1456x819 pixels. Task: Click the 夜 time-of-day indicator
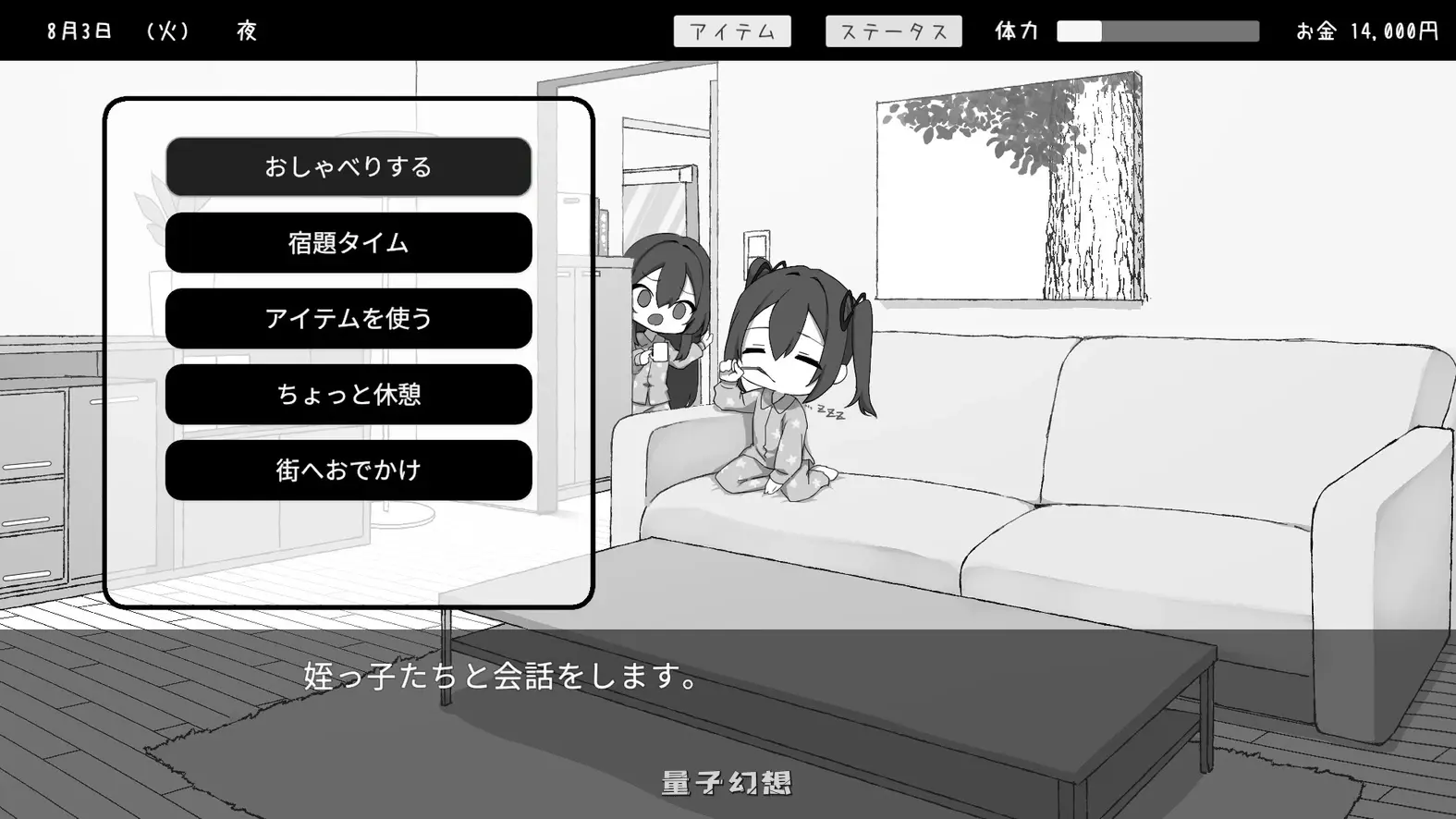247,31
